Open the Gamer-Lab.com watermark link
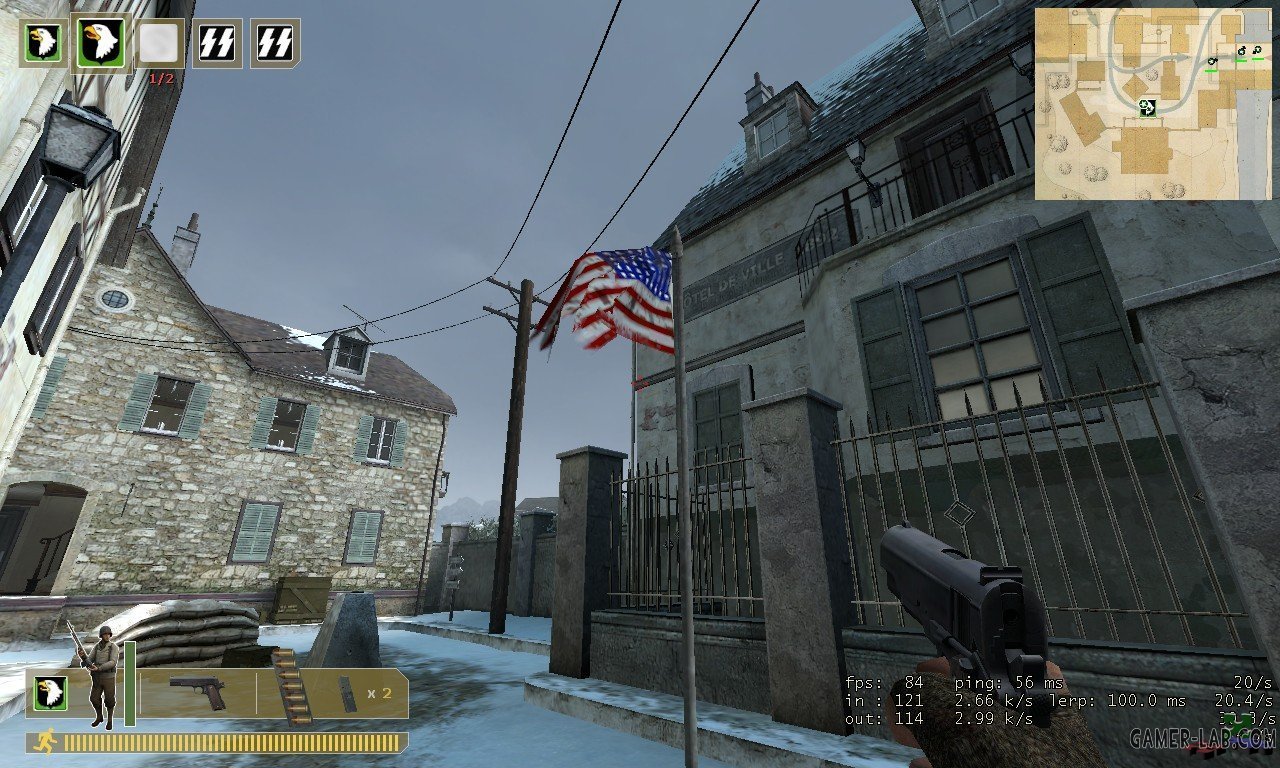This screenshot has height=768, width=1280. tap(1202, 739)
